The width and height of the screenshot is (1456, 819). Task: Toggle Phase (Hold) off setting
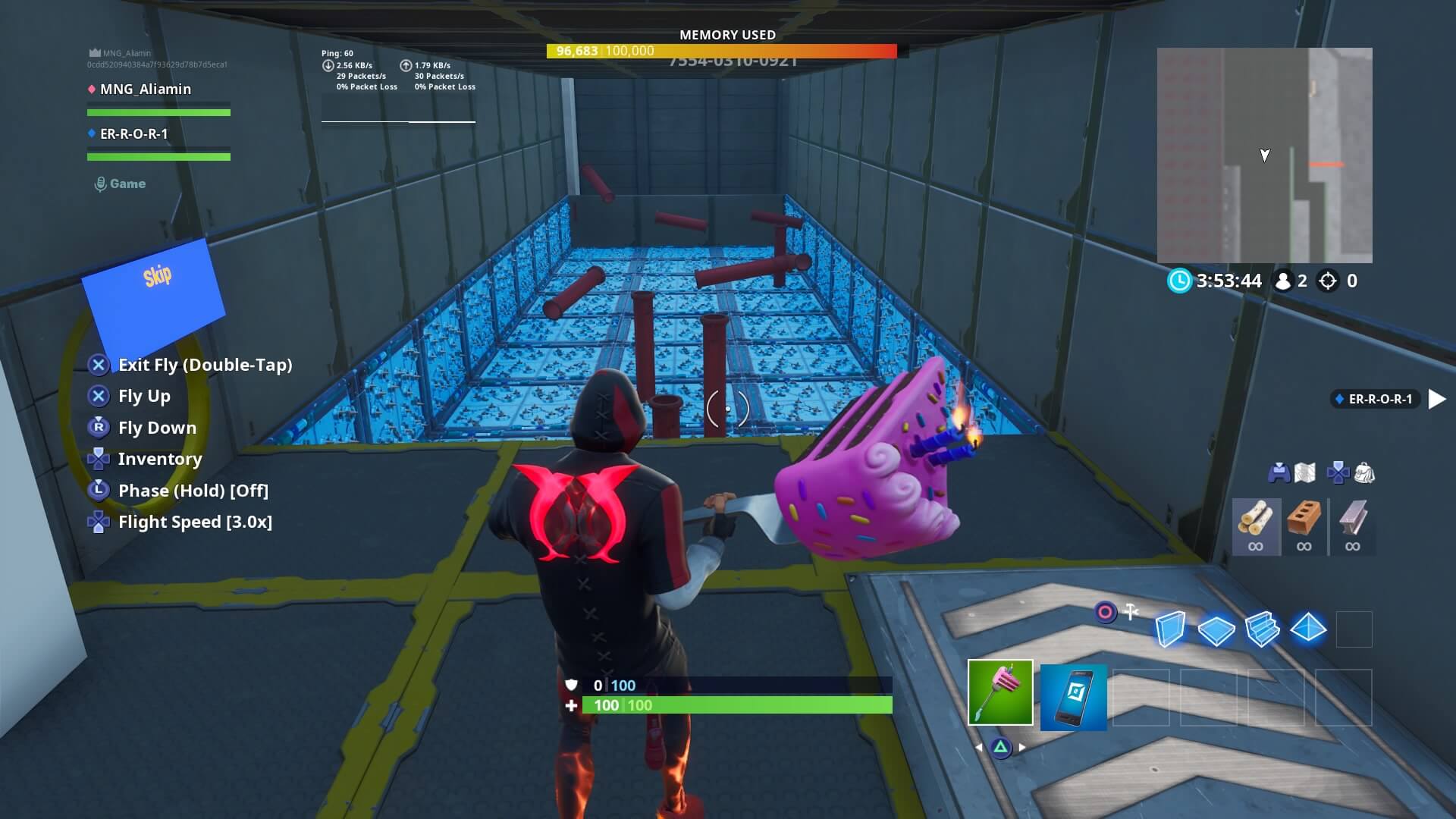[193, 491]
